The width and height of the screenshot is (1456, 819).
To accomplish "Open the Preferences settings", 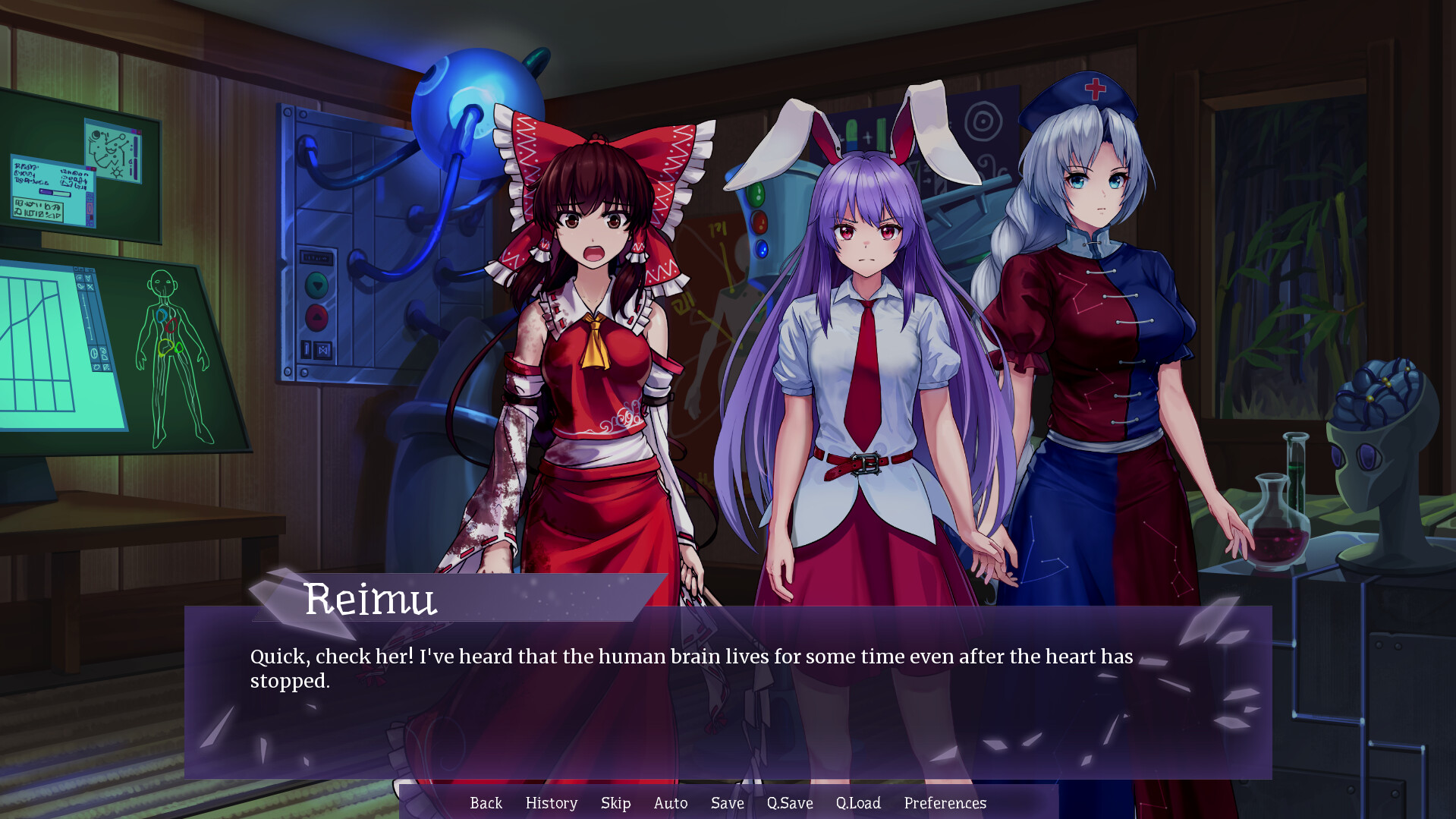I will click(945, 803).
